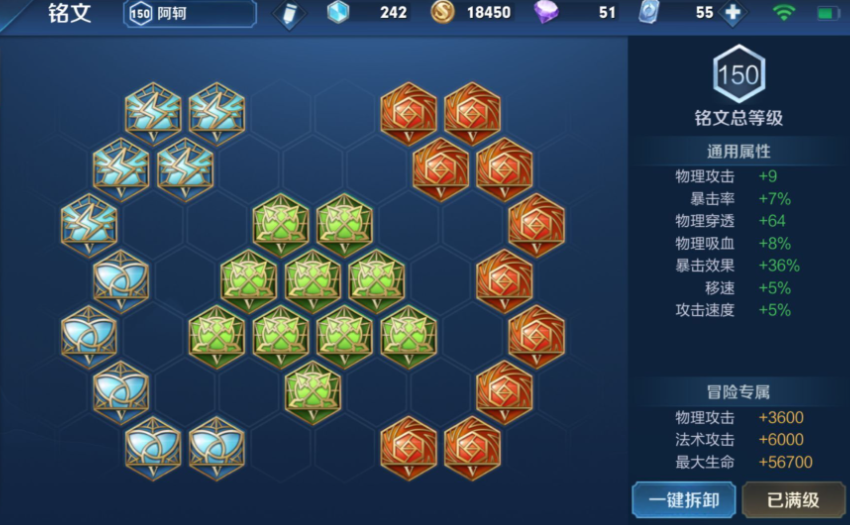This screenshot has width=850, height=525.
Task: Add more tickets with the plus button
Action: (x=733, y=14)
